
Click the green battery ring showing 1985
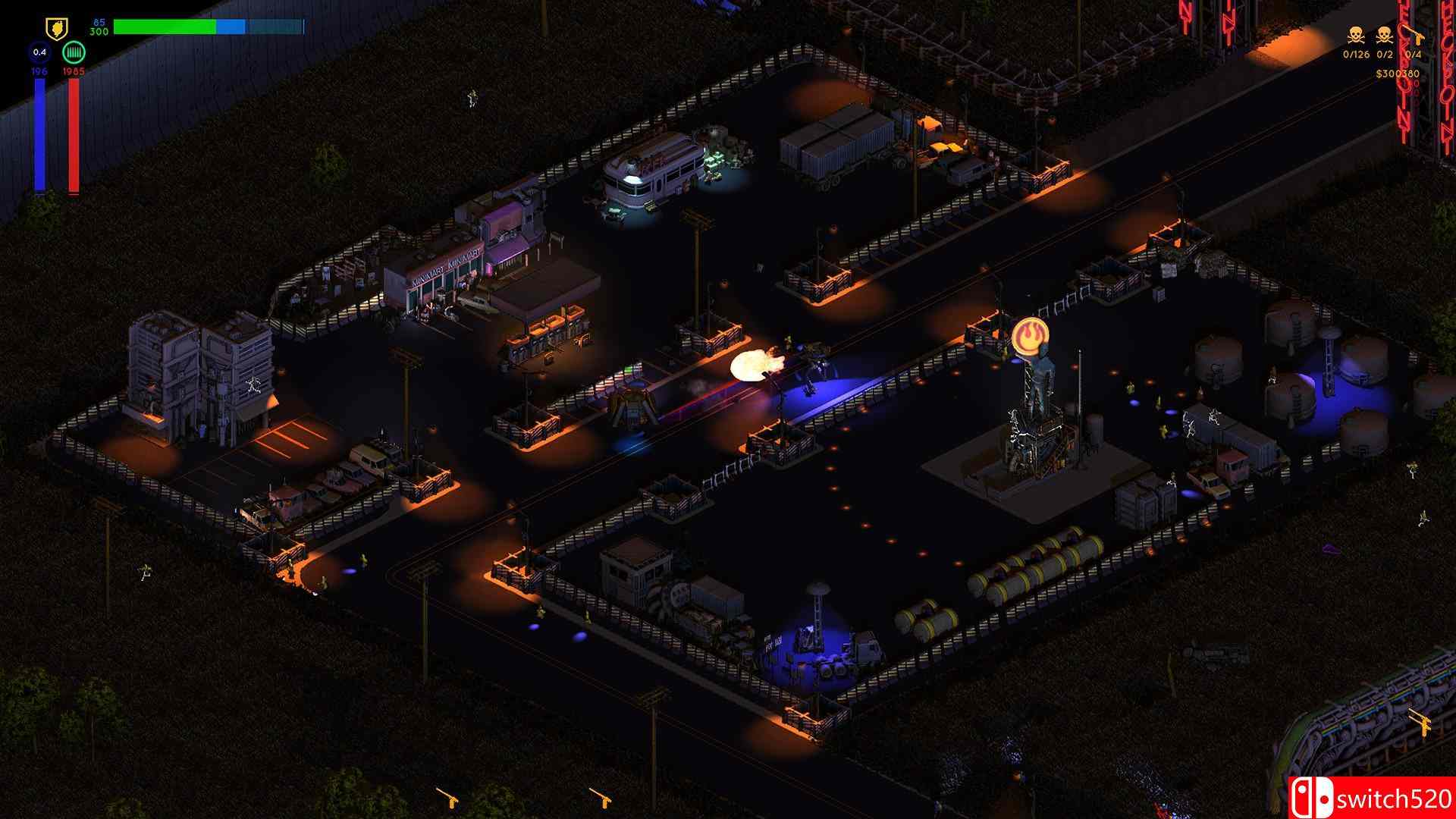pyautogui.click(x=74, y=52)
